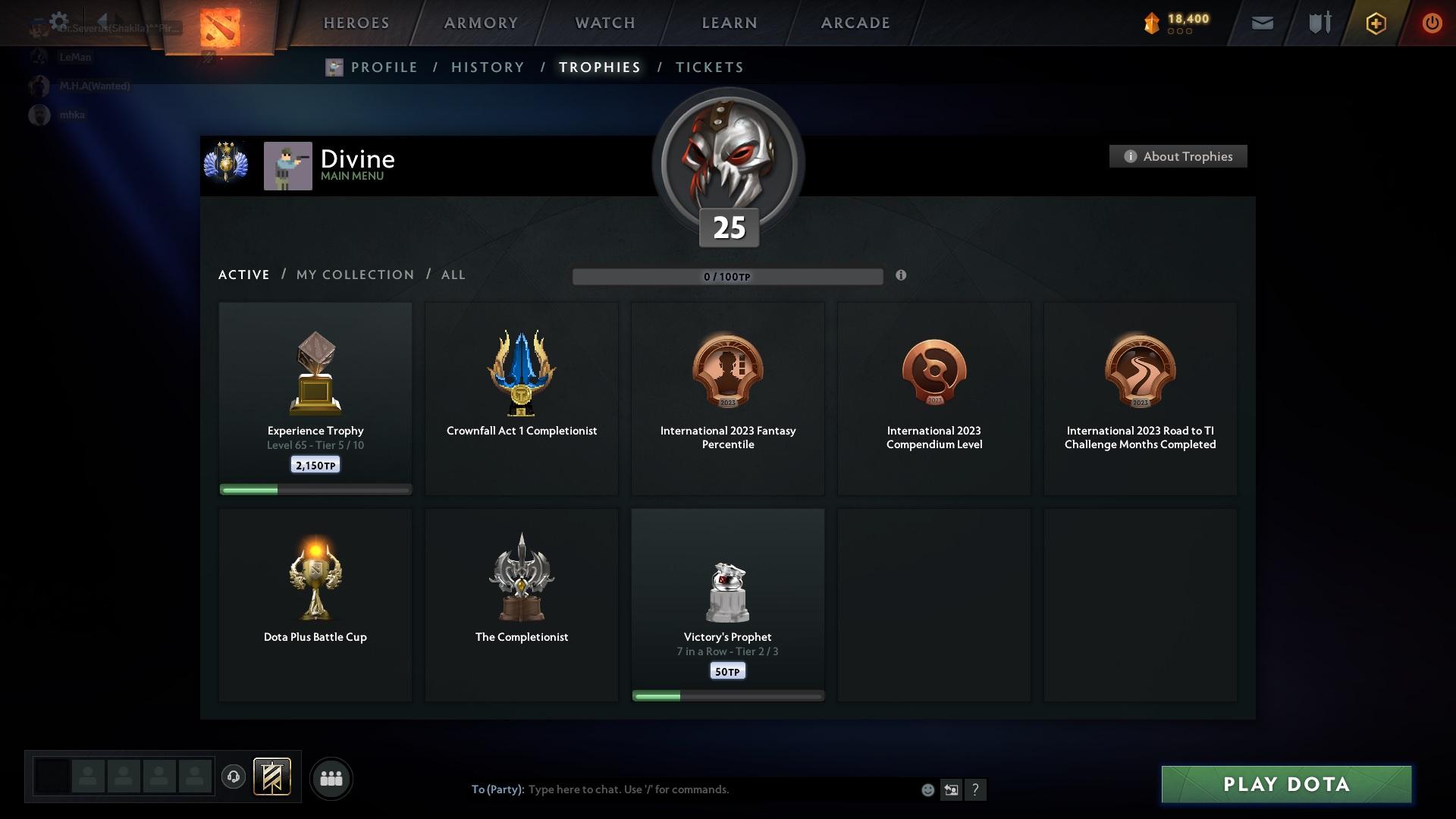Toggle chat wheel icon beside emoticon button
The width and height of the screenshot is (1456, 819).
point(952,789)
